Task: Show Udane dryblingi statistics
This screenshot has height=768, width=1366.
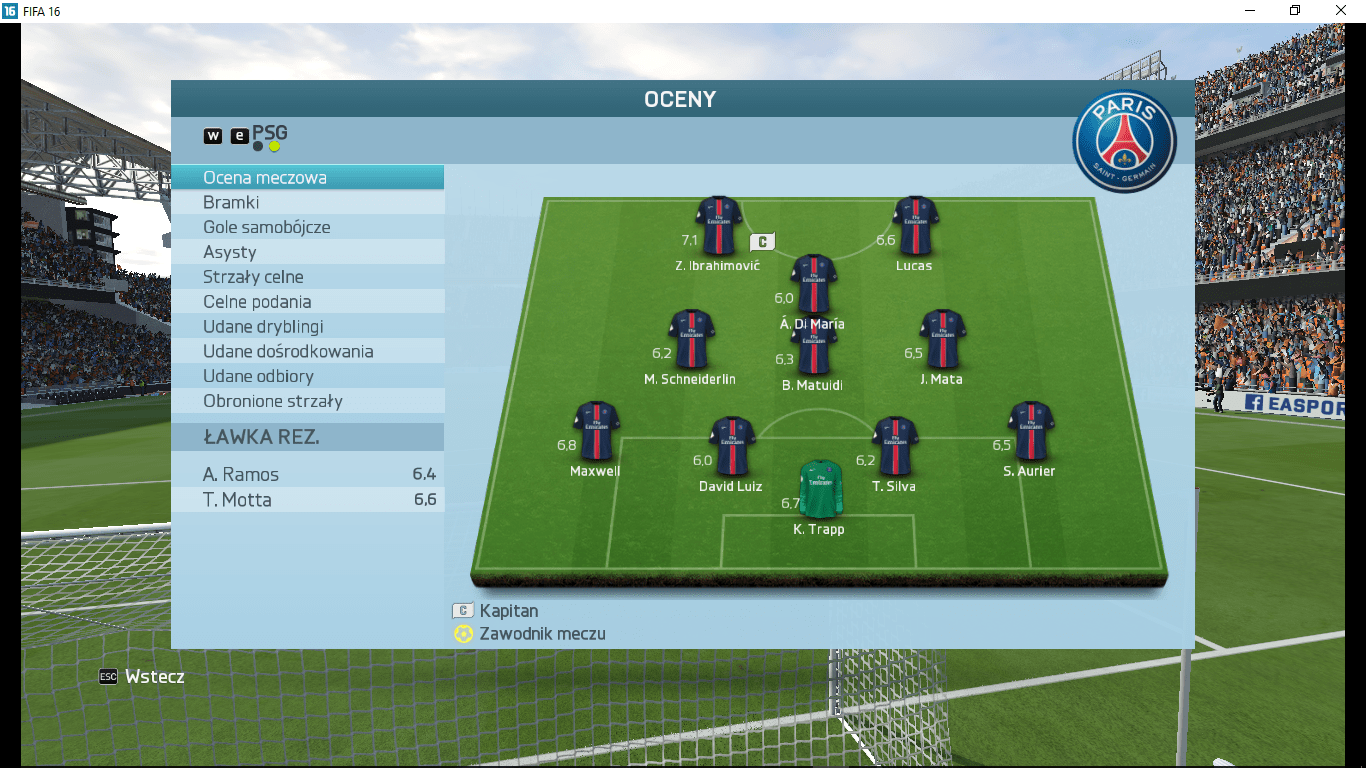Action: coord(307,327)
